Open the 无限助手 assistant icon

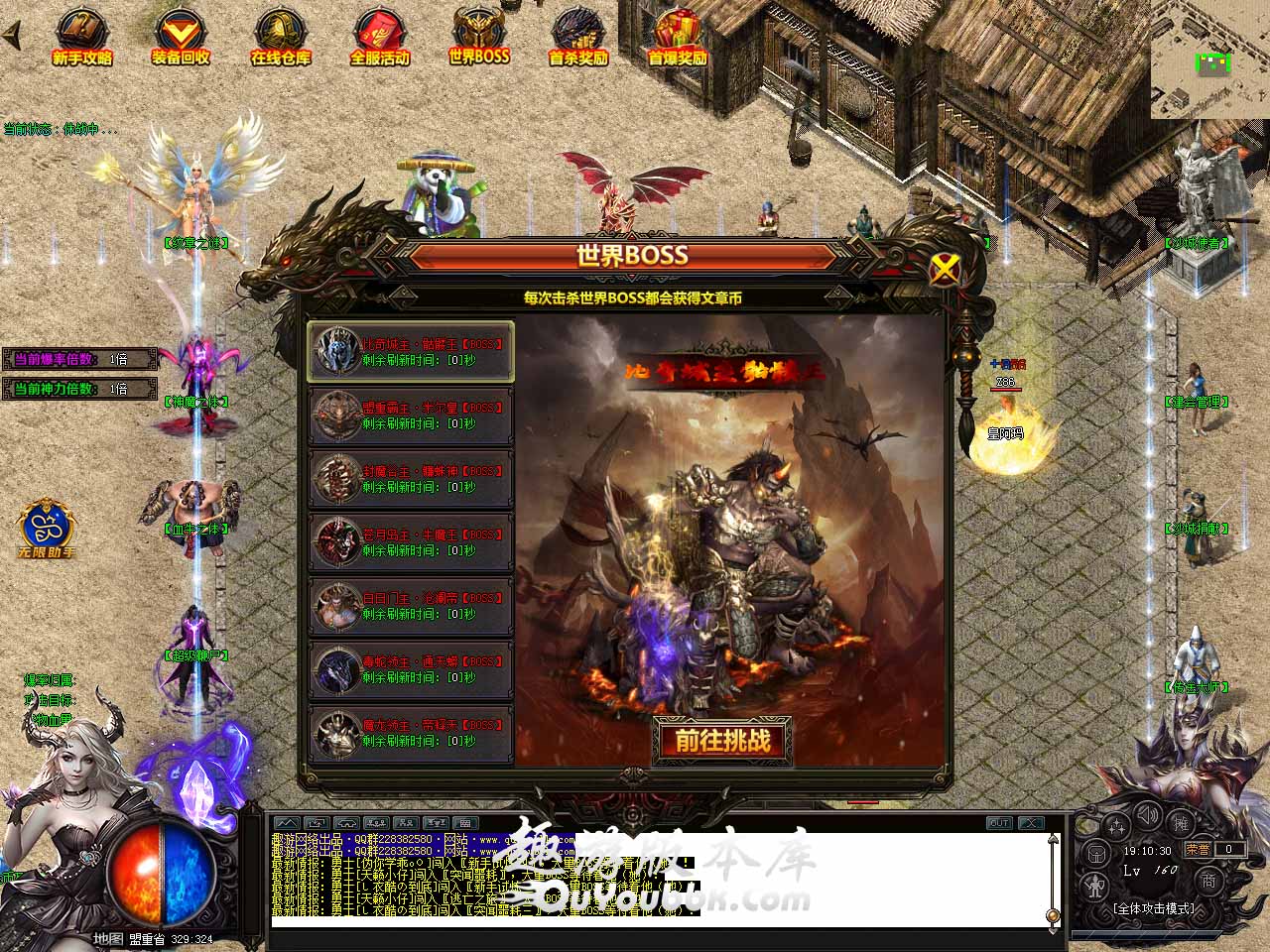[x=46, y=527]
